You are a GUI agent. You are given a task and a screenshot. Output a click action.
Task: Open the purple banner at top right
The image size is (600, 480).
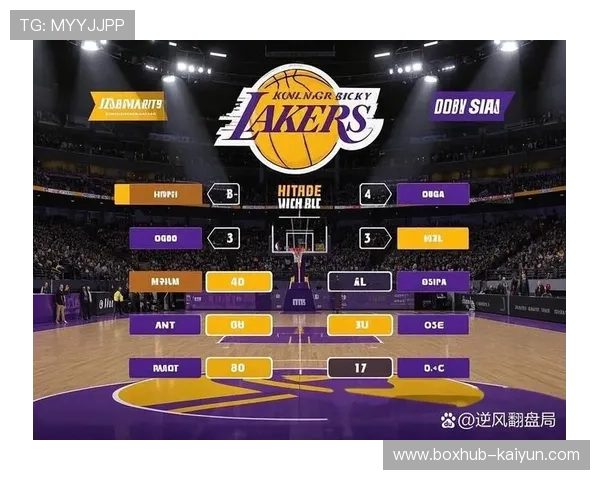click(x=472, y=106)
